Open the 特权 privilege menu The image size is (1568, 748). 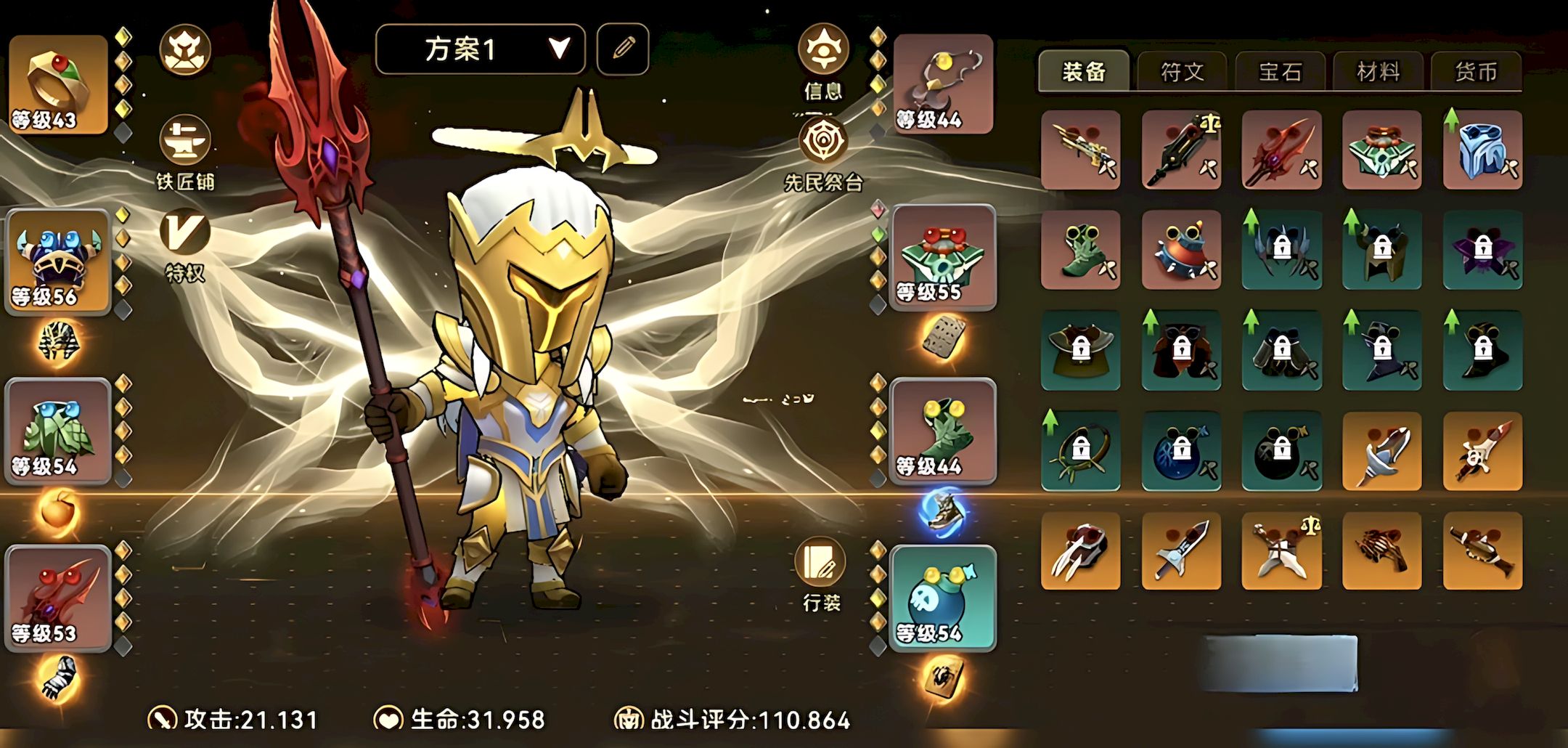click(185, 234)
